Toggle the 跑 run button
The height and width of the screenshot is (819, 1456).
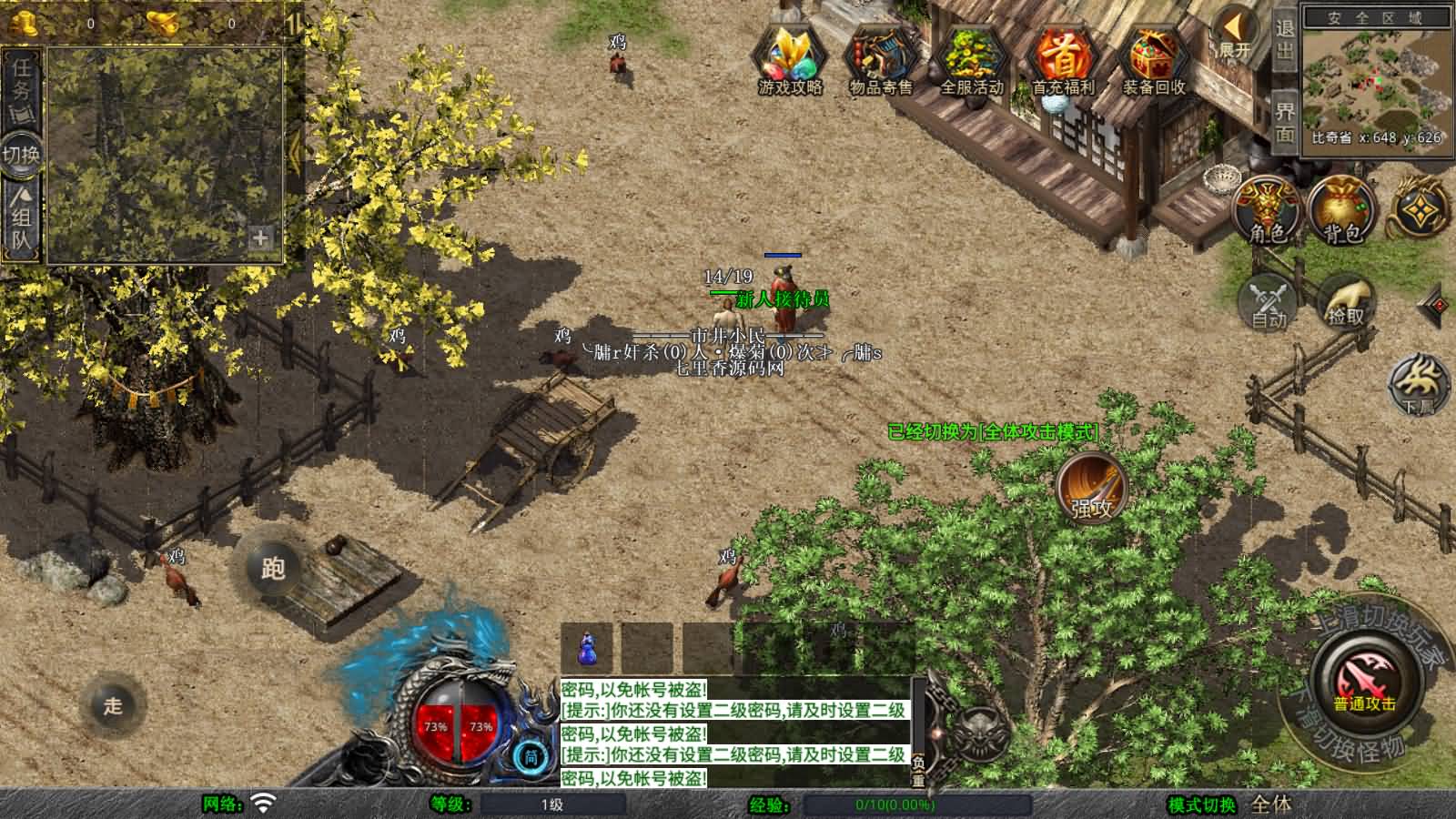click(273, 568)
